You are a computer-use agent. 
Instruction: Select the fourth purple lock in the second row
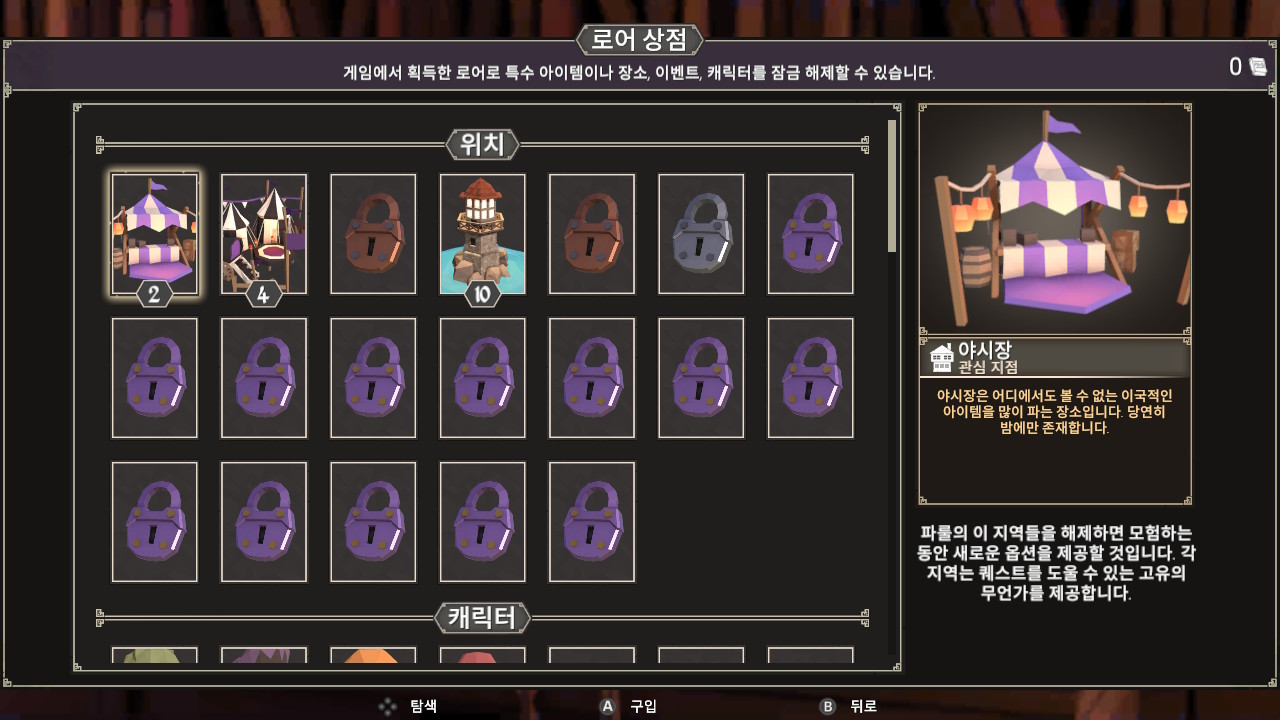482,377
